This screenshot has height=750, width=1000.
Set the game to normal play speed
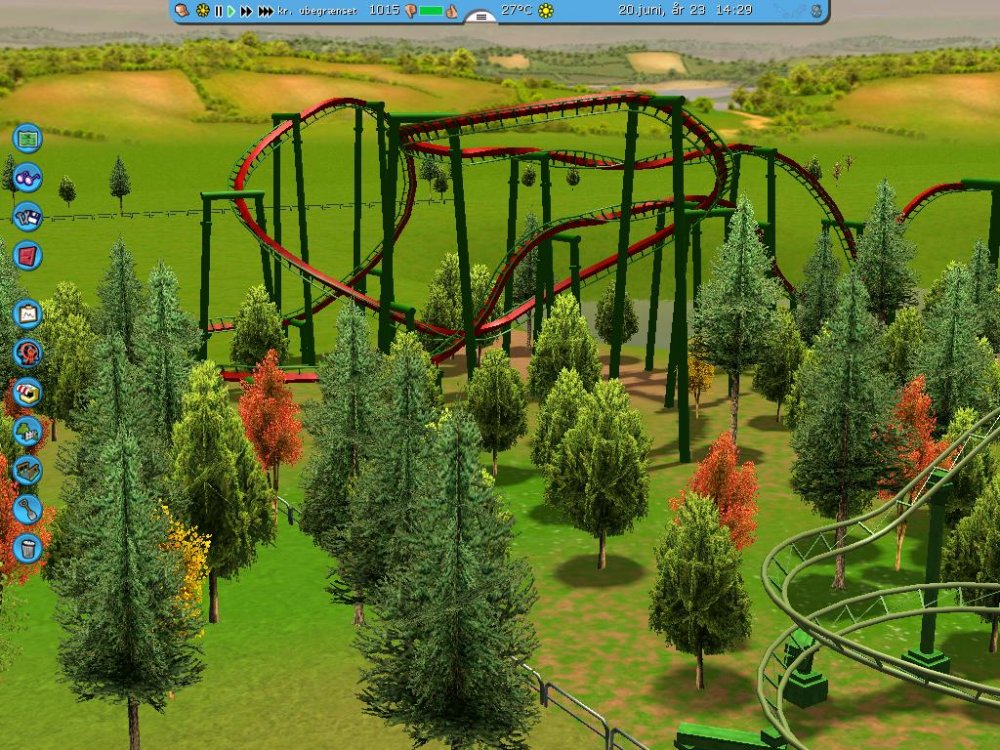click(x=231, y=11)
